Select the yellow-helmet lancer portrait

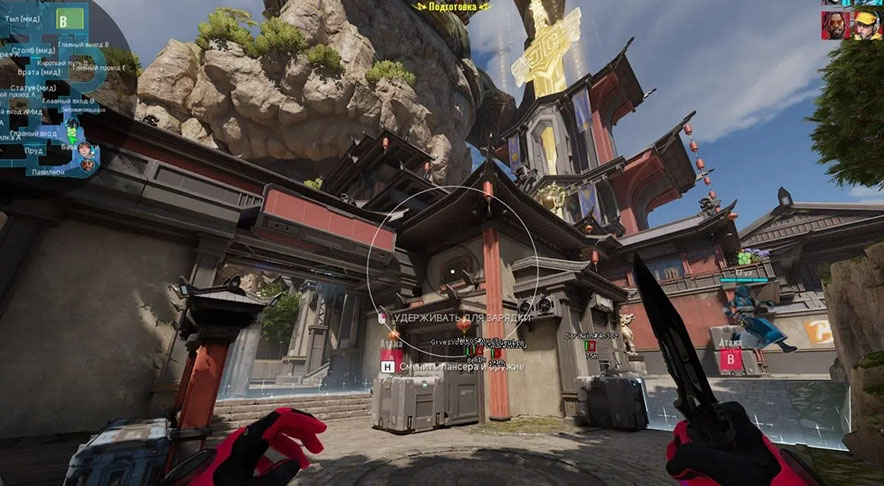pyautogui.click(x=866, y=24)
